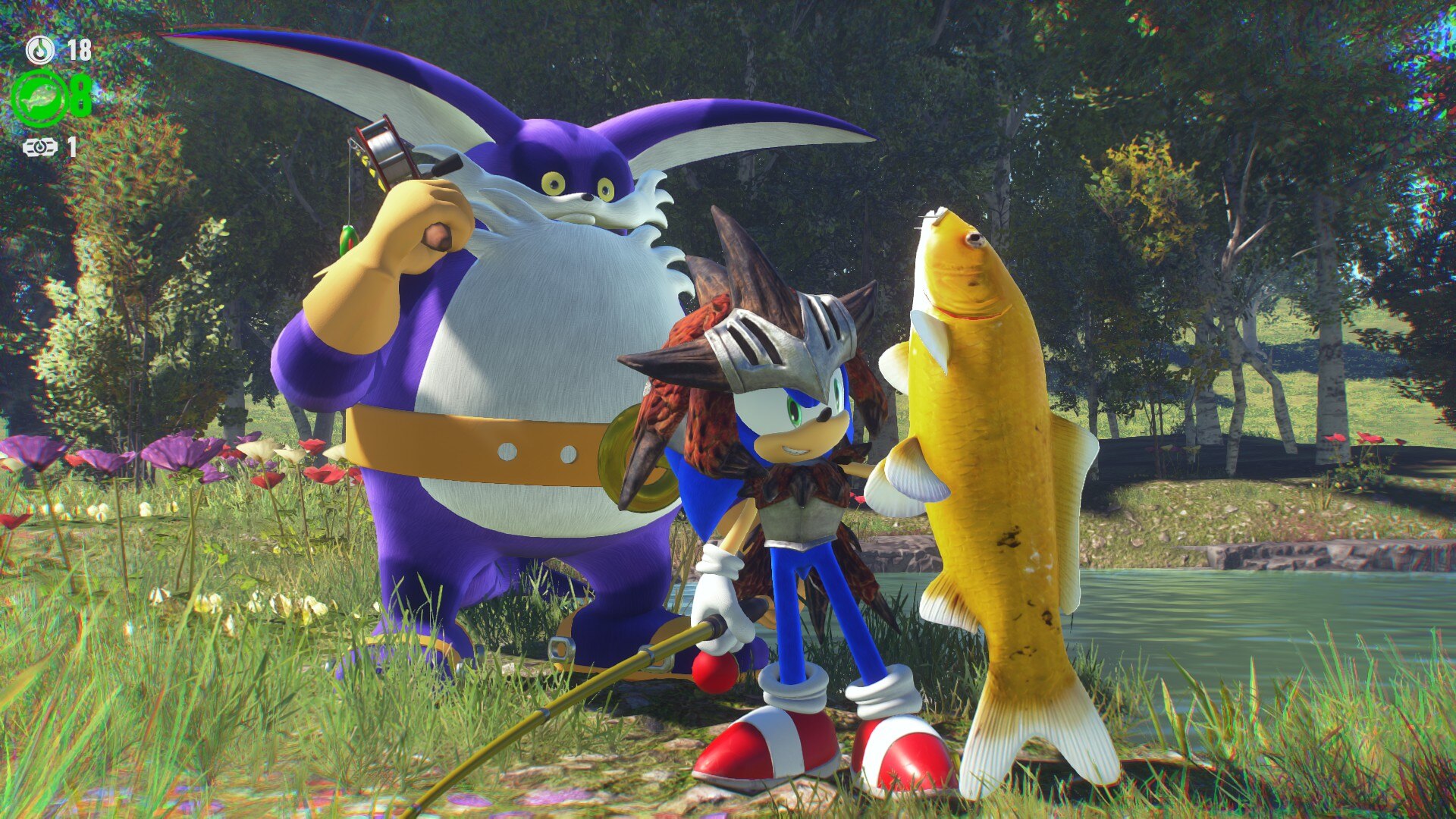Screen dimensions: 1456x819
Task: Click the ticket-shaped scroll icon
Action: (x=39, y=147)
